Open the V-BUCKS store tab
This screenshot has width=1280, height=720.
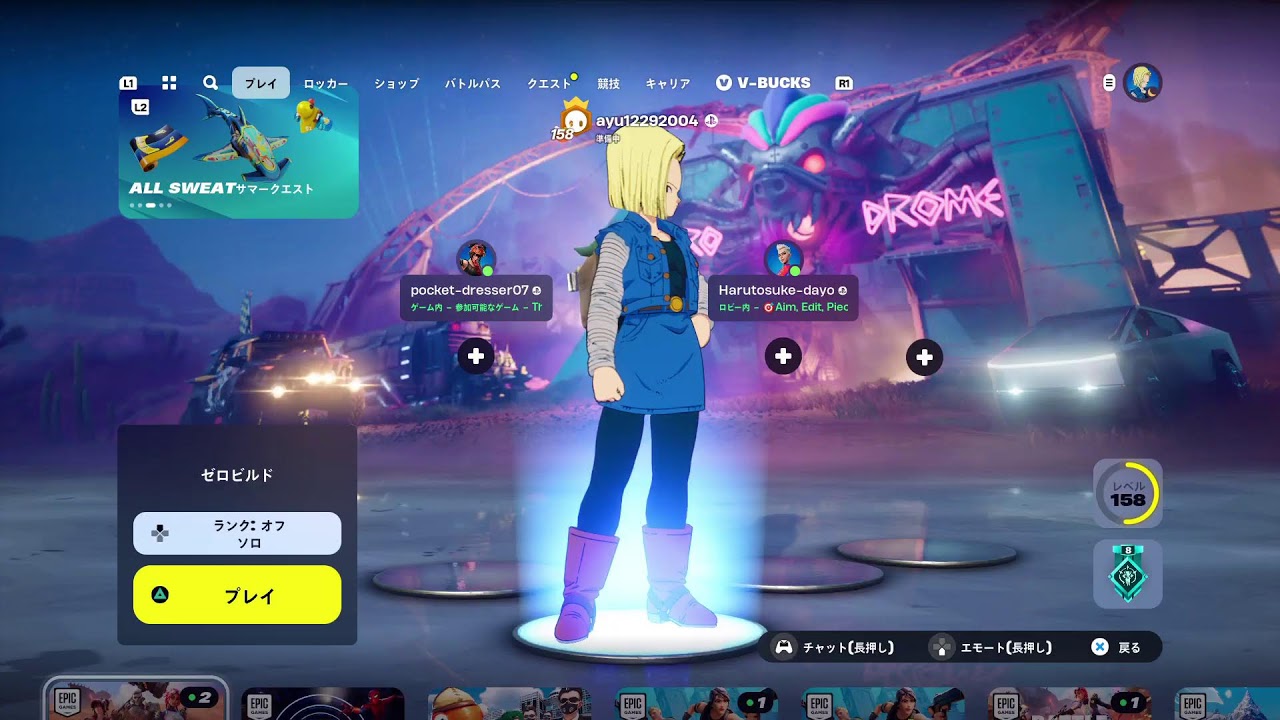click(x=764, y=83)
